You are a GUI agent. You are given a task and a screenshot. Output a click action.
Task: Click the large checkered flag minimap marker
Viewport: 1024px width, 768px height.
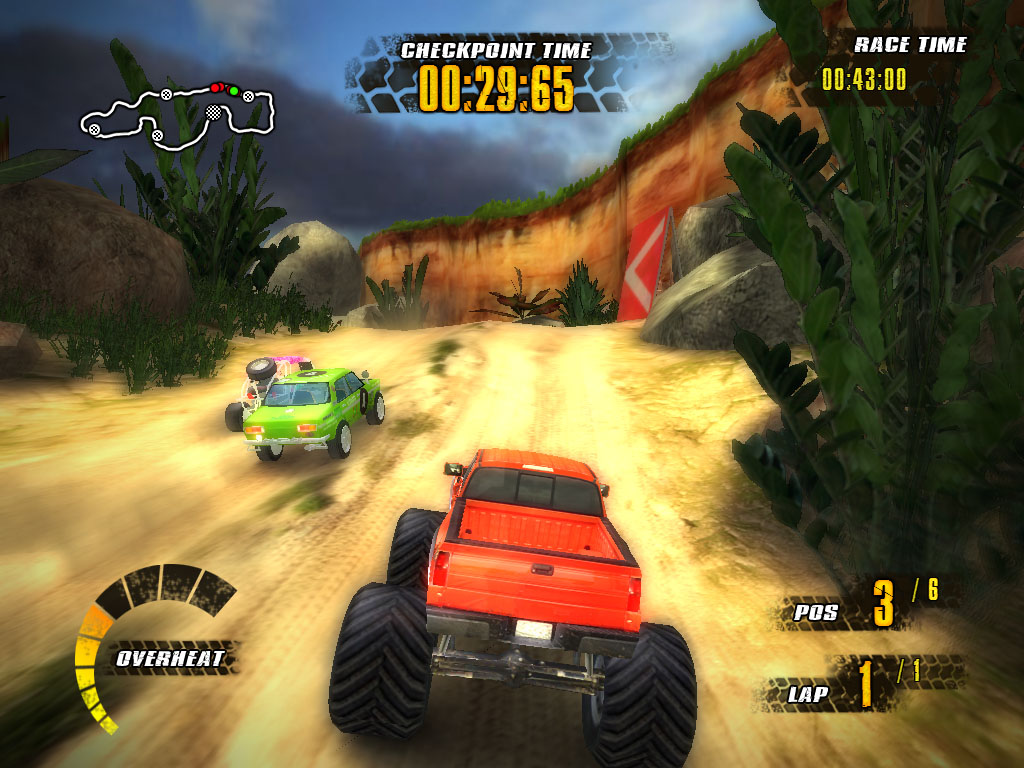tap(213, 114)
